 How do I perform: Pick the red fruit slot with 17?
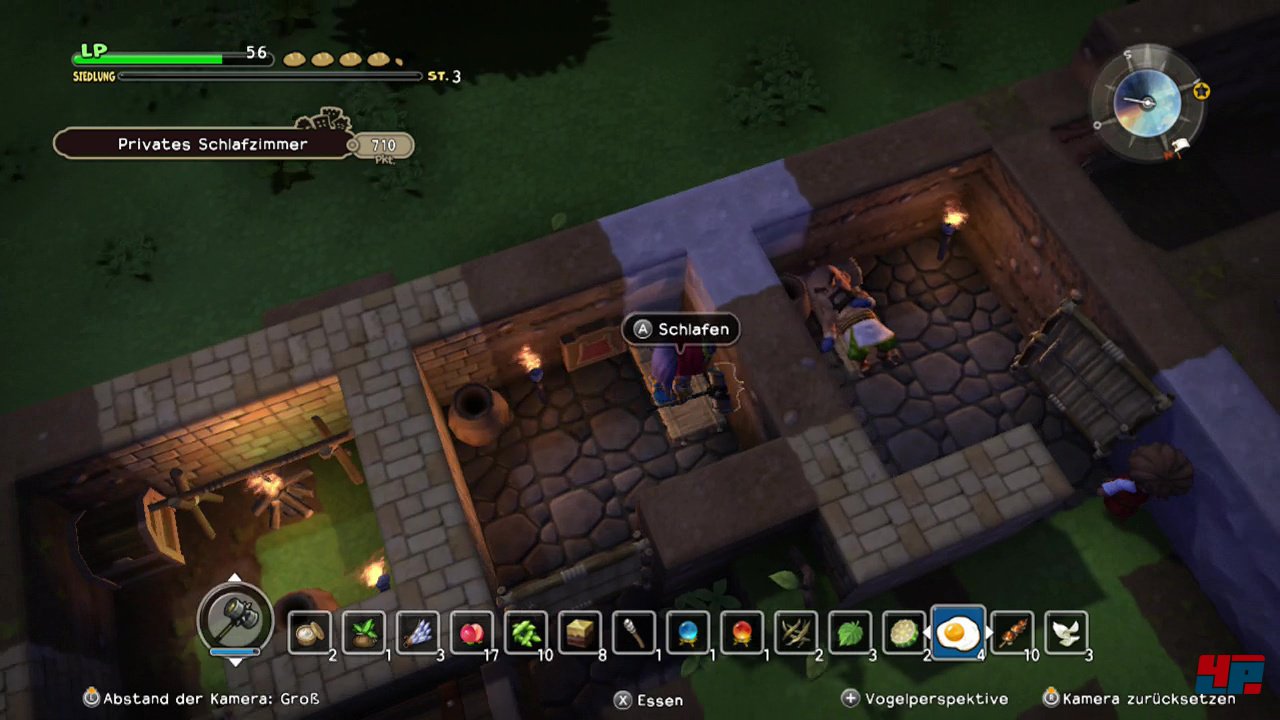coord(472,632)
